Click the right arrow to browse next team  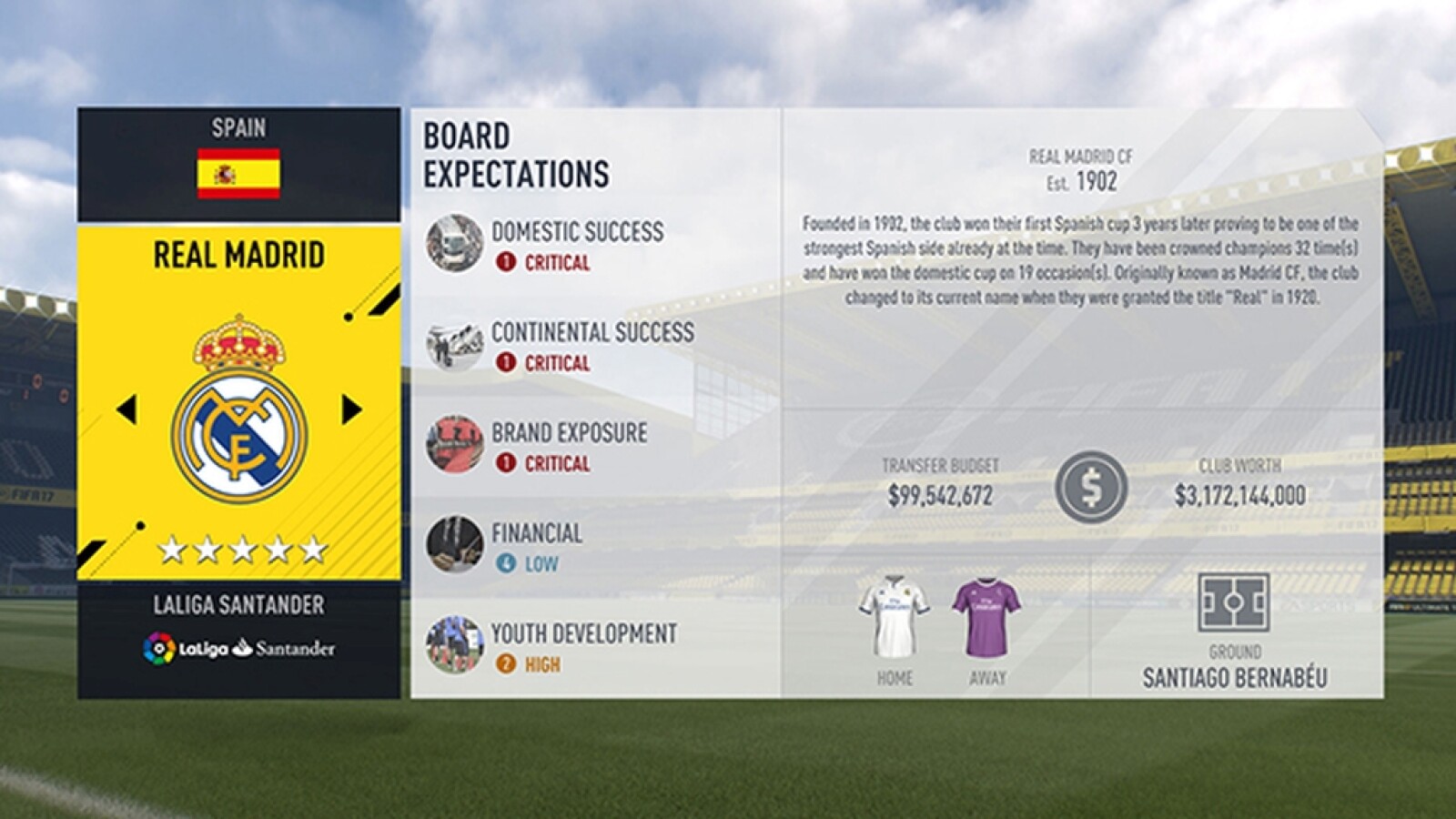(x=352, y=409)
